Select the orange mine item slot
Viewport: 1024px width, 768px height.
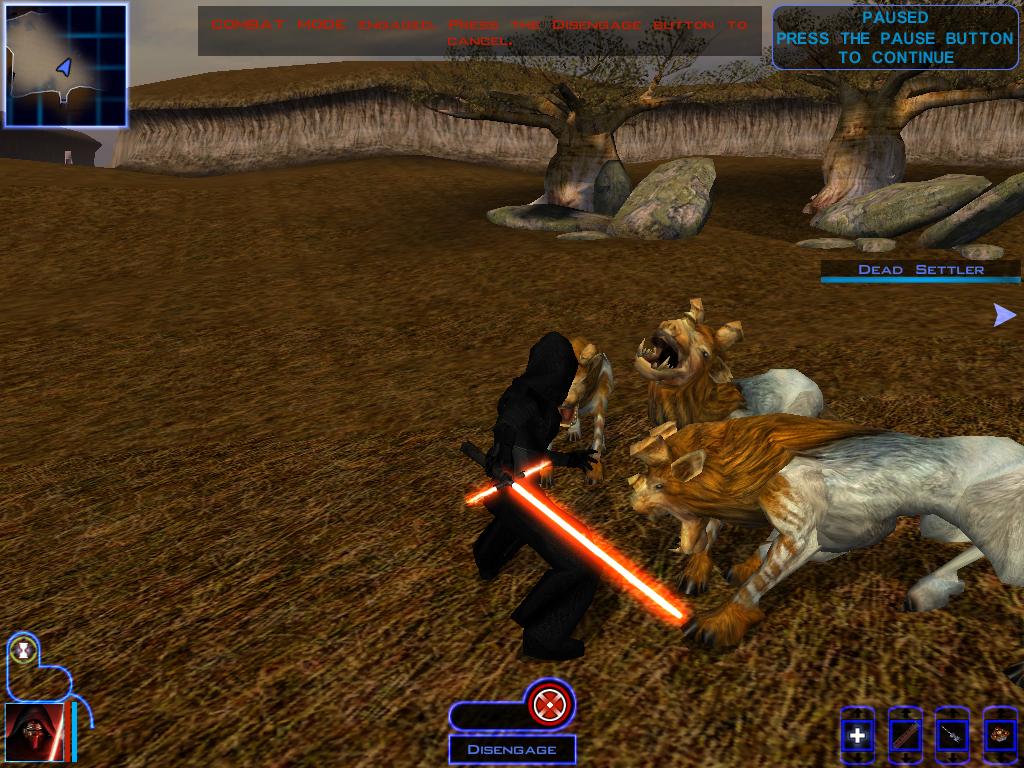point(999,737)
